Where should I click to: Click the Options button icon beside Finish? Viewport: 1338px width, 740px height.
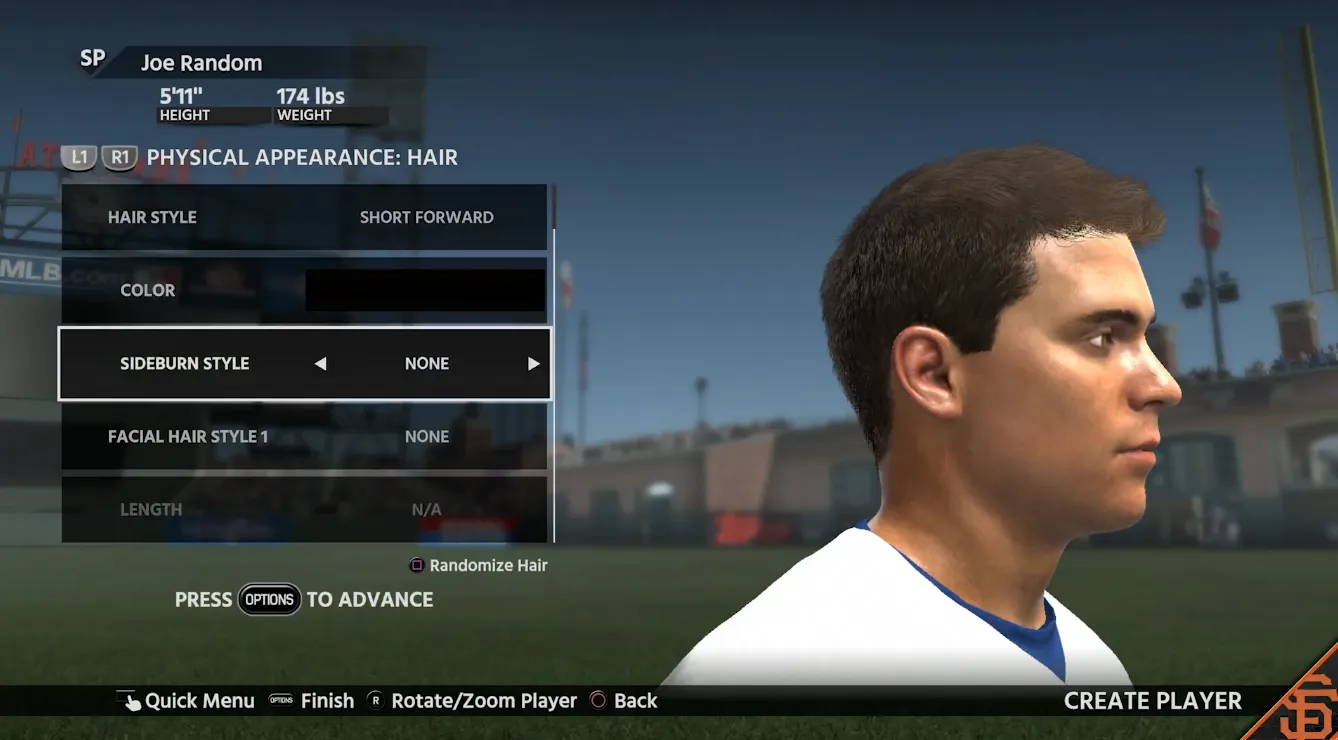coord(279,701)
